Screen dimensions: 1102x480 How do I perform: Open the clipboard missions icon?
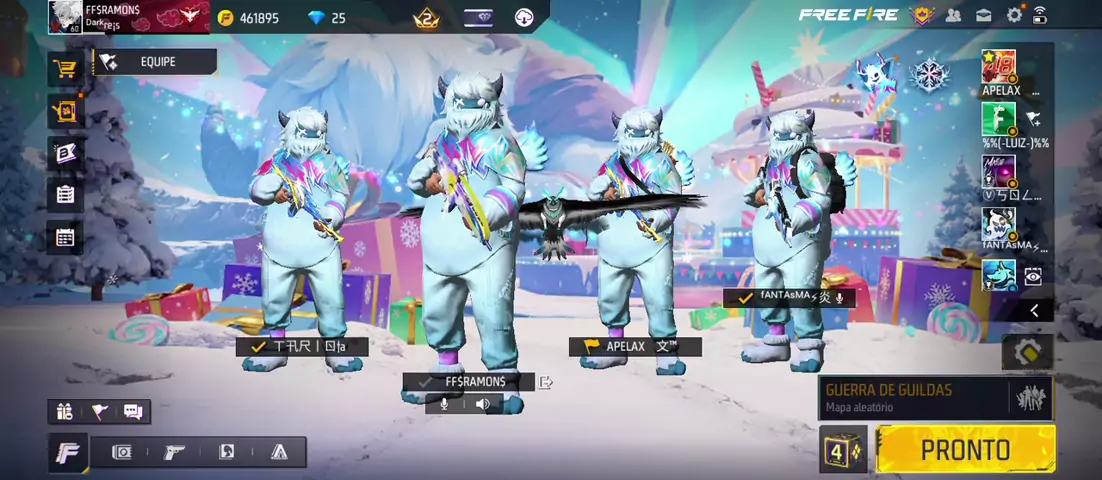coord(66,195)
